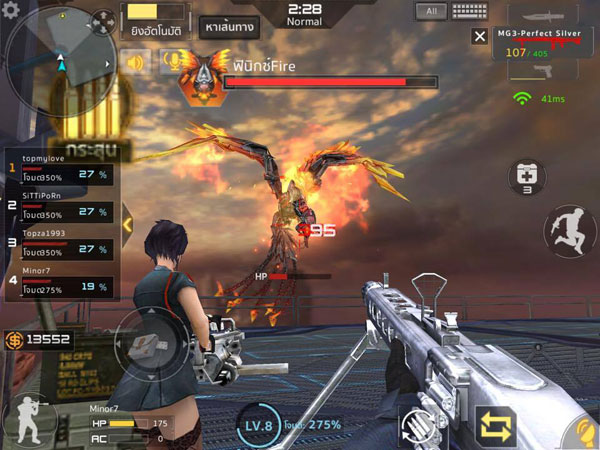Tap the jump action button
The image size is (600, 450).
point(569,231)
